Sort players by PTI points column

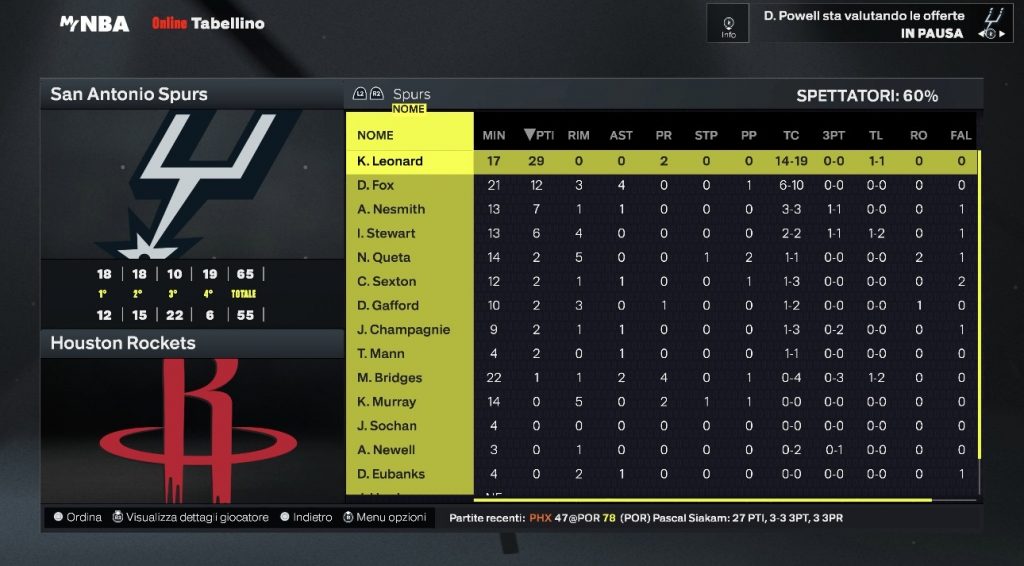538,135
